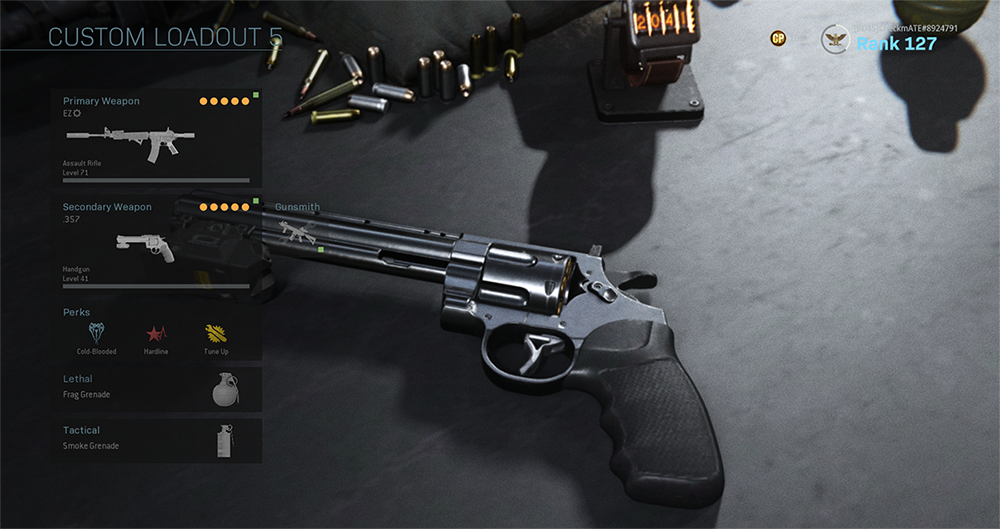Open the Secondary Weapon .357 slot
The width and height of the screenshot is (1000, 529).
(x=156, y=245)
